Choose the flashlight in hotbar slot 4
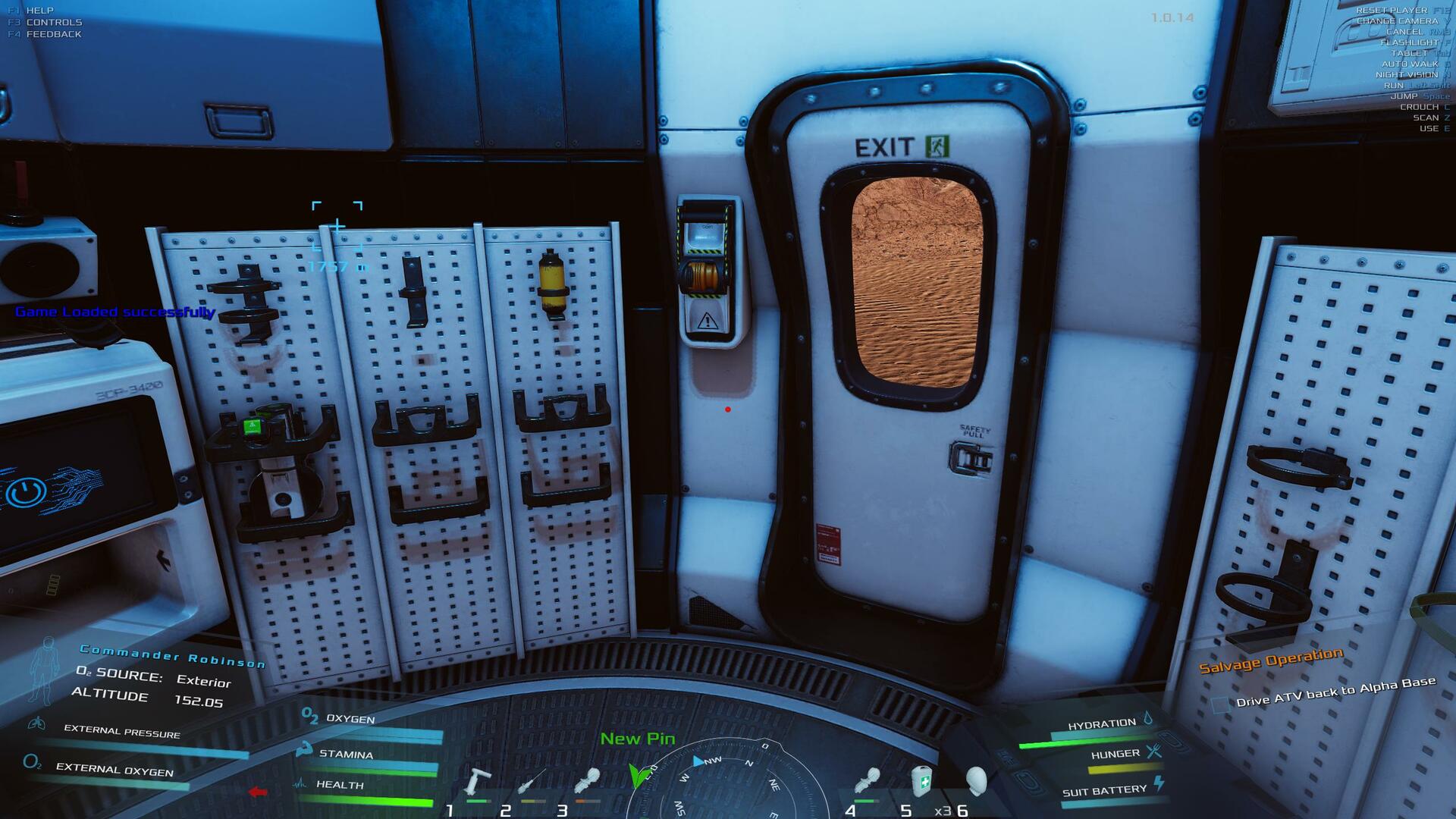Image resolution: width=1456 pixels, height=819 pixels. click(x=868, y=782)
